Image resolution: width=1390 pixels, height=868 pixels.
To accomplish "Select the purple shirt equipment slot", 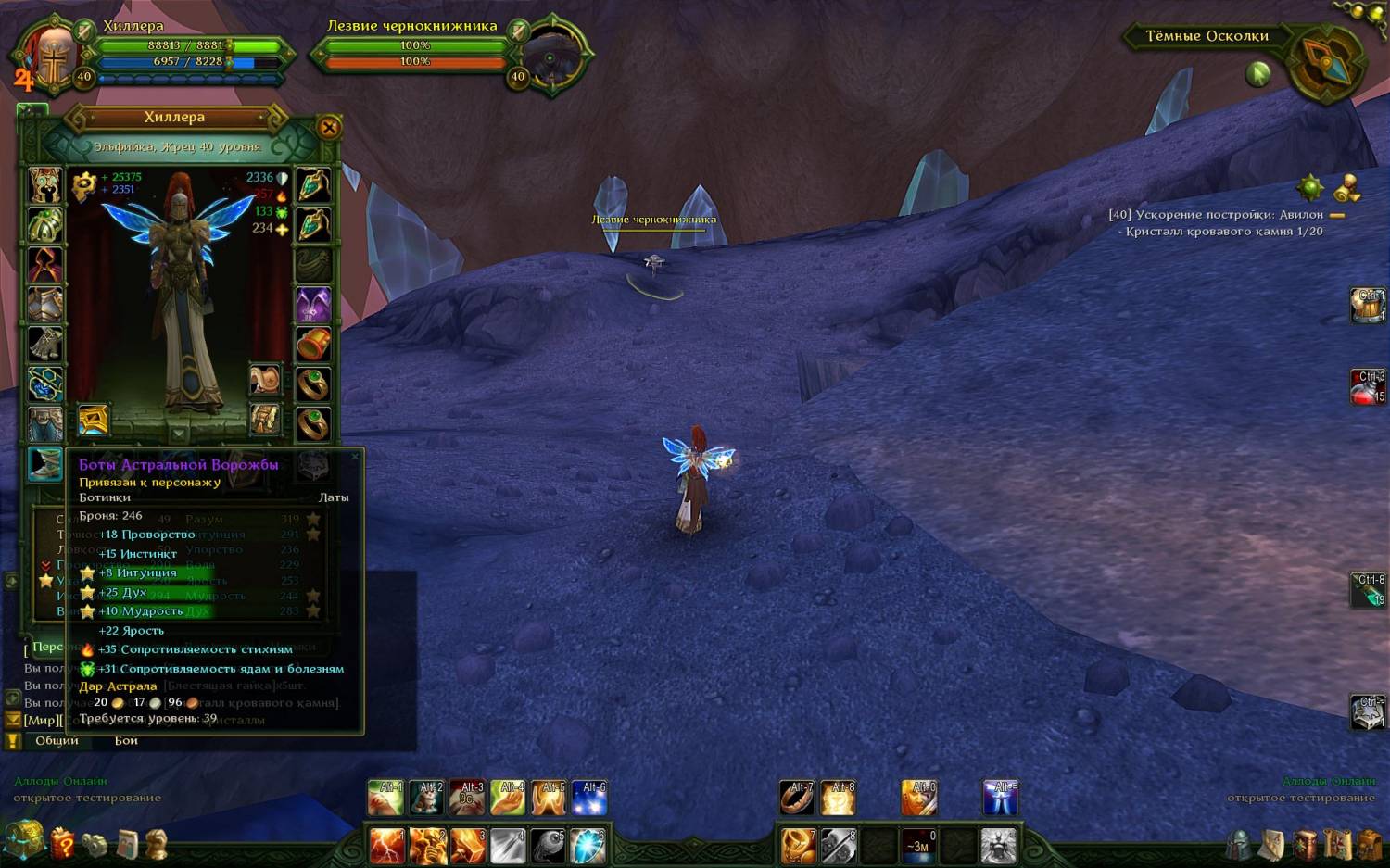I will pos(313,305).
